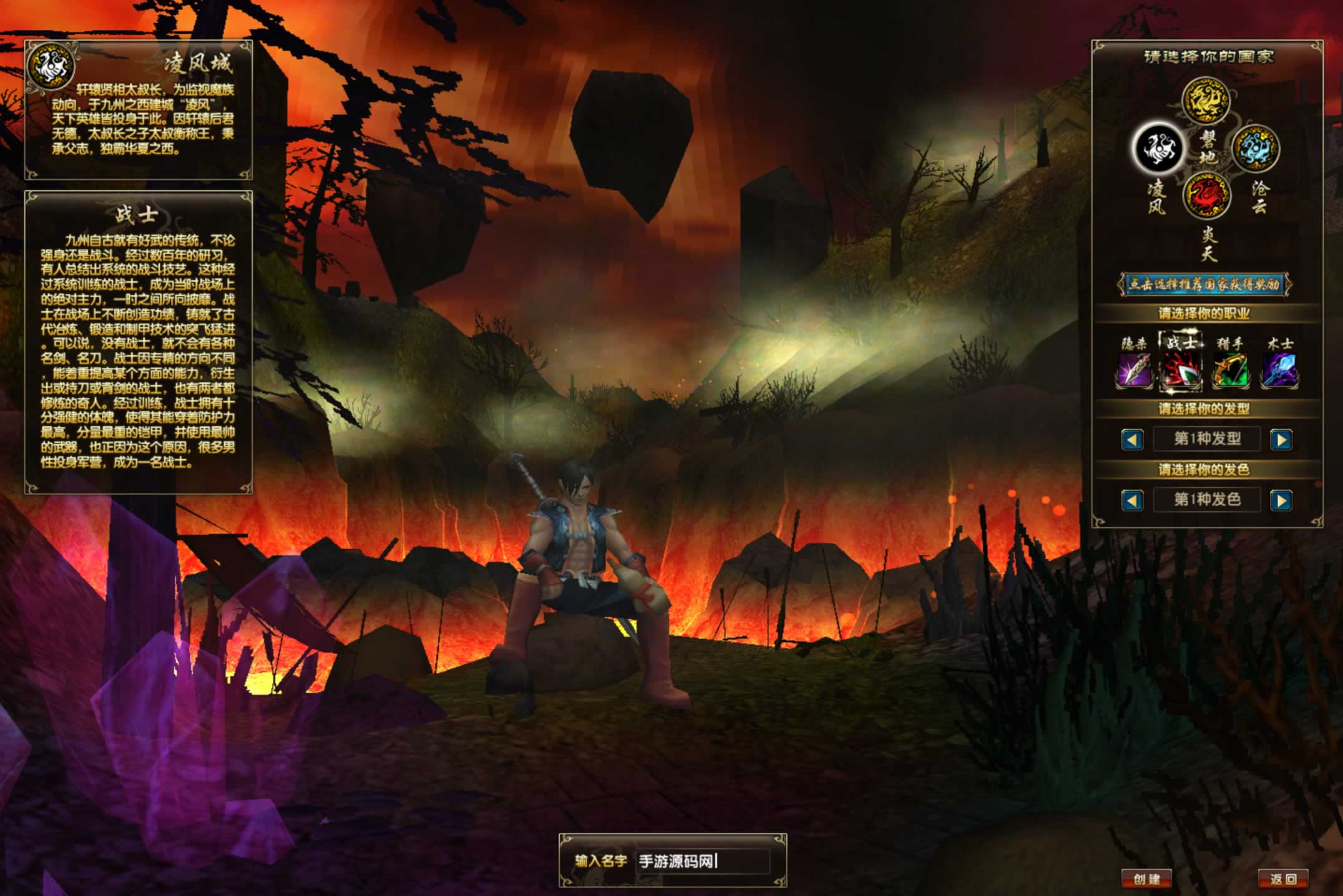Click the blue recommended-nation reward banner

click(1204, 285)
